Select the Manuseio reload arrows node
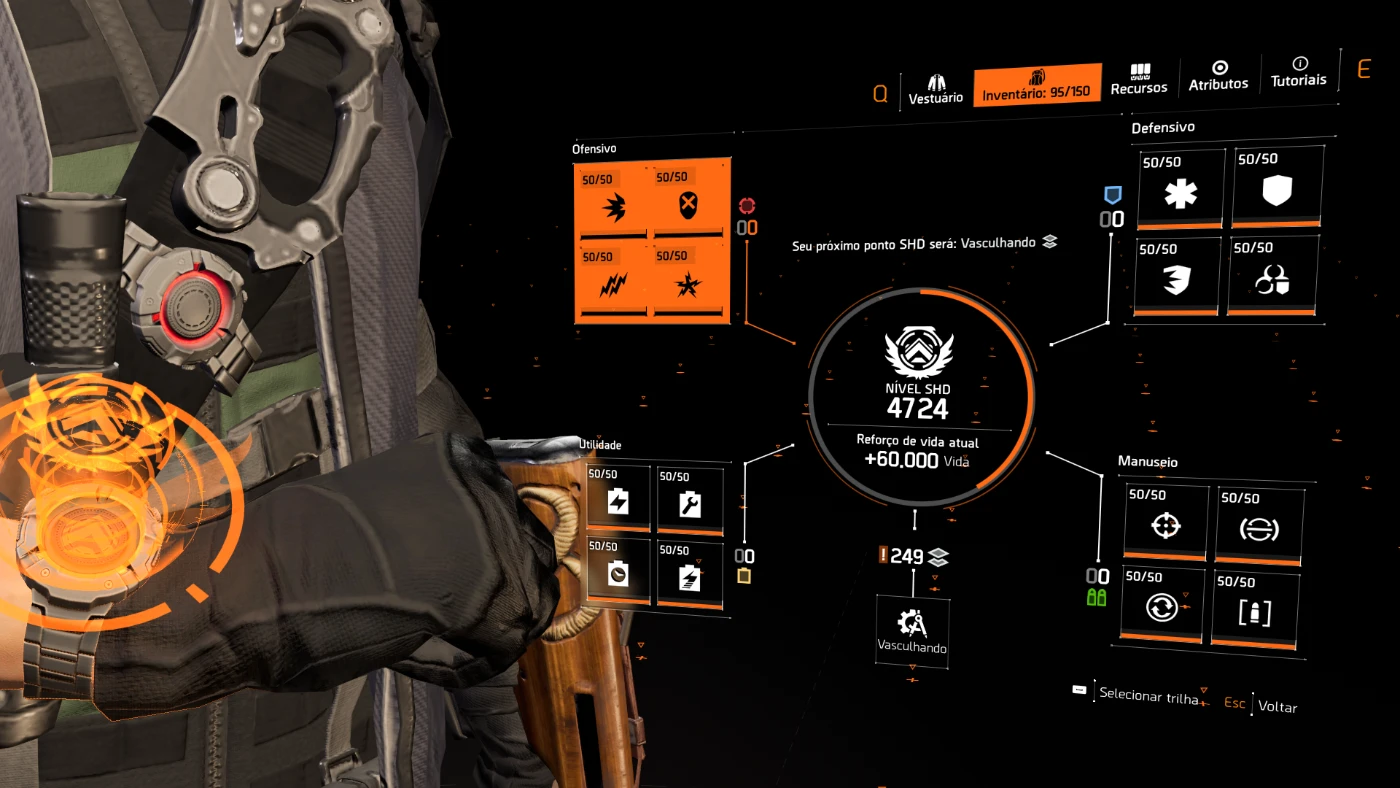The width and height of the screenshot is (1400, 788). coord(1162,604)
